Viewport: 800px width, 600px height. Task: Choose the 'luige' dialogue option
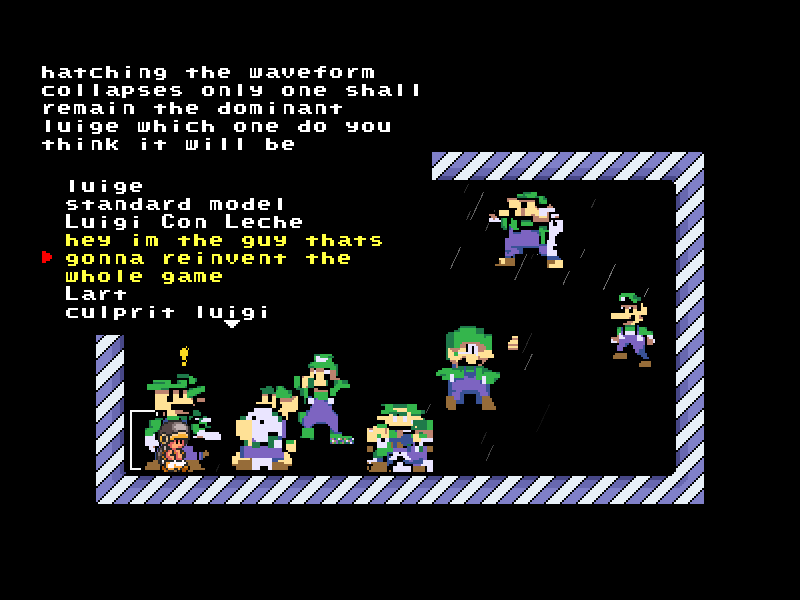pyautogui.click(x=105, y=186)
